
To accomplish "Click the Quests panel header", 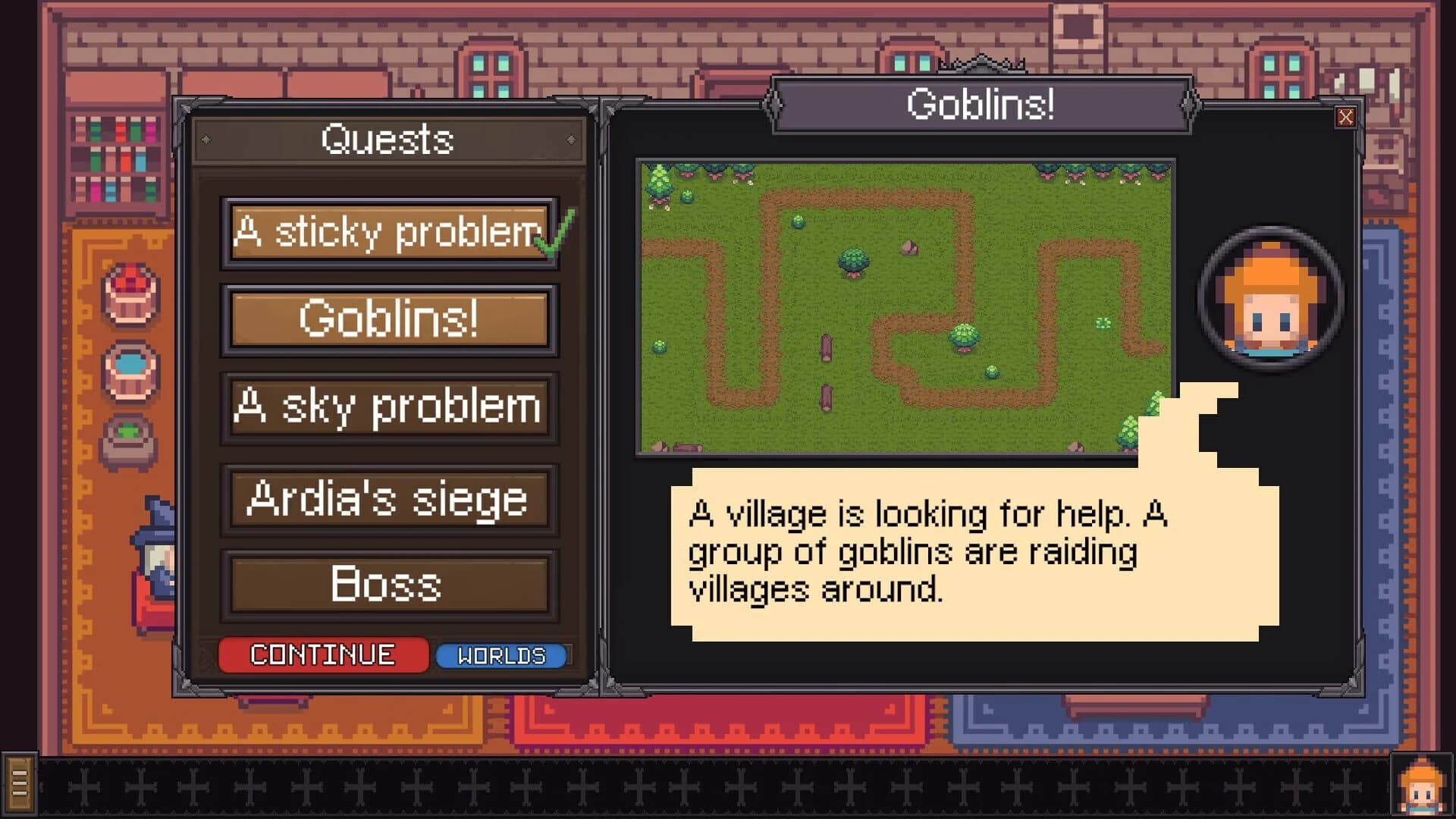I will pyautogui.click(x=388, y=138).
